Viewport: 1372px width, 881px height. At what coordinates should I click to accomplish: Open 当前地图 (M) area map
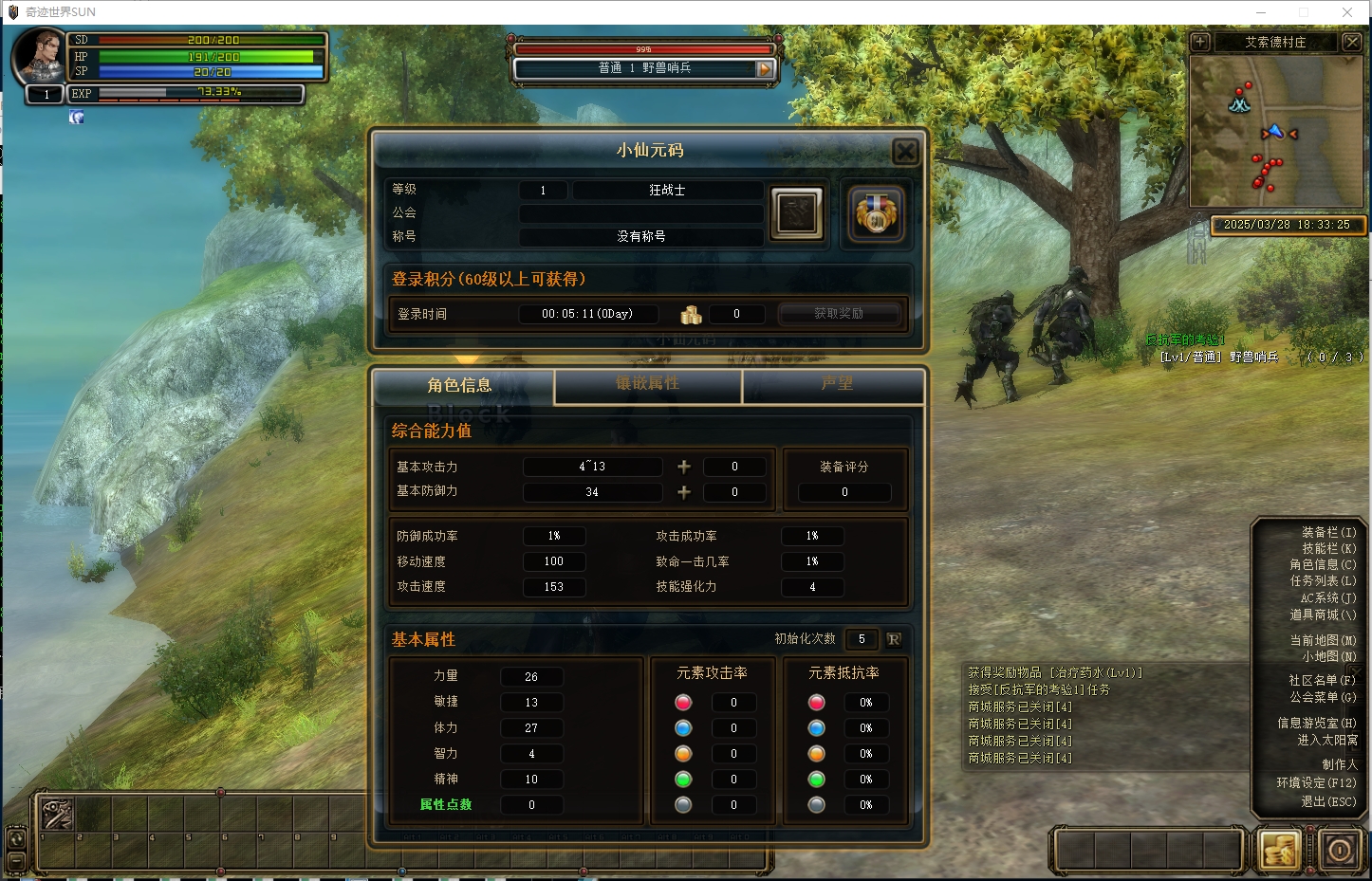1323,641
